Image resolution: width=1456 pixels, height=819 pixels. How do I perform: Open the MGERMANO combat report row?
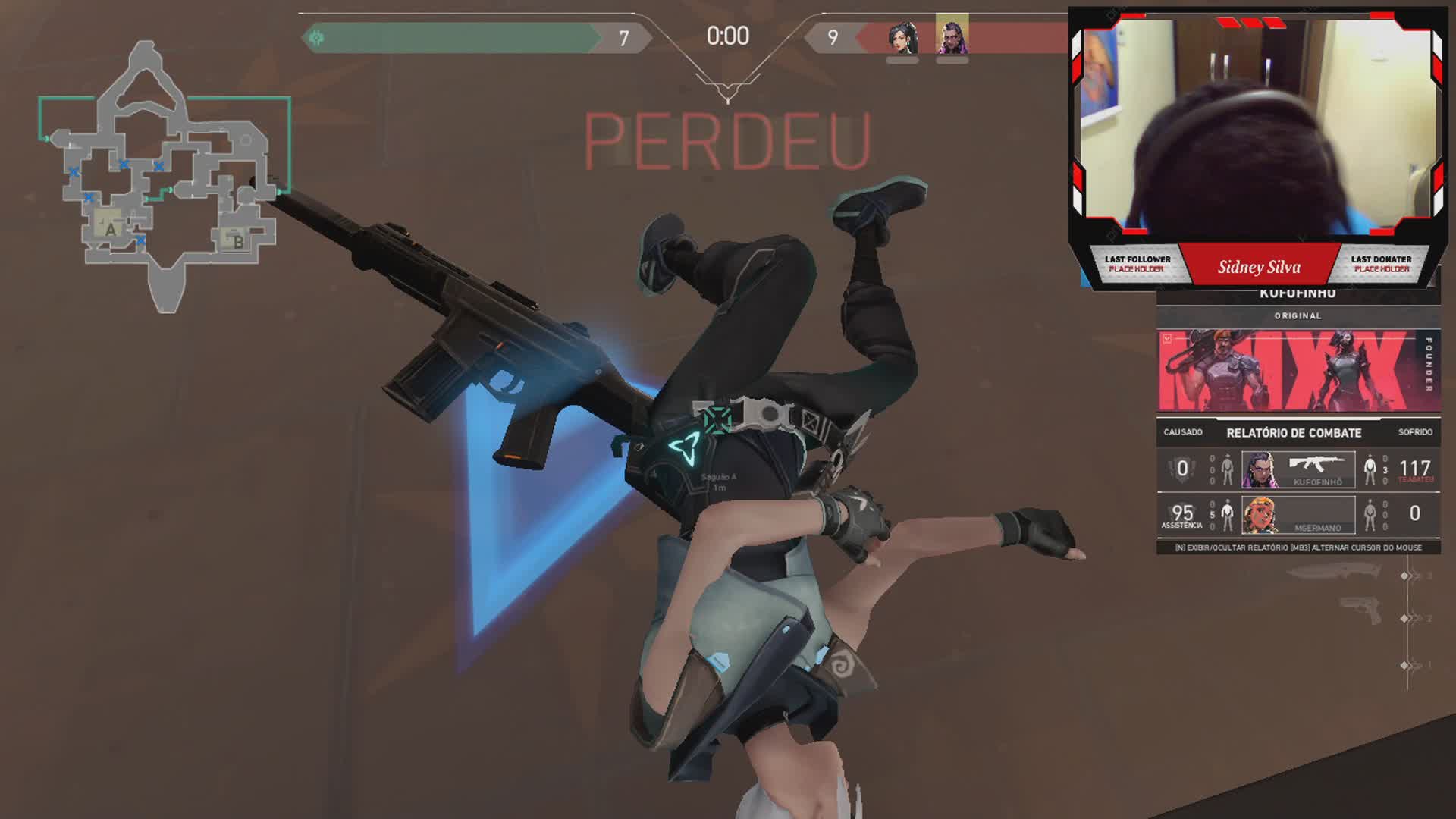[x=1298, y=514]
